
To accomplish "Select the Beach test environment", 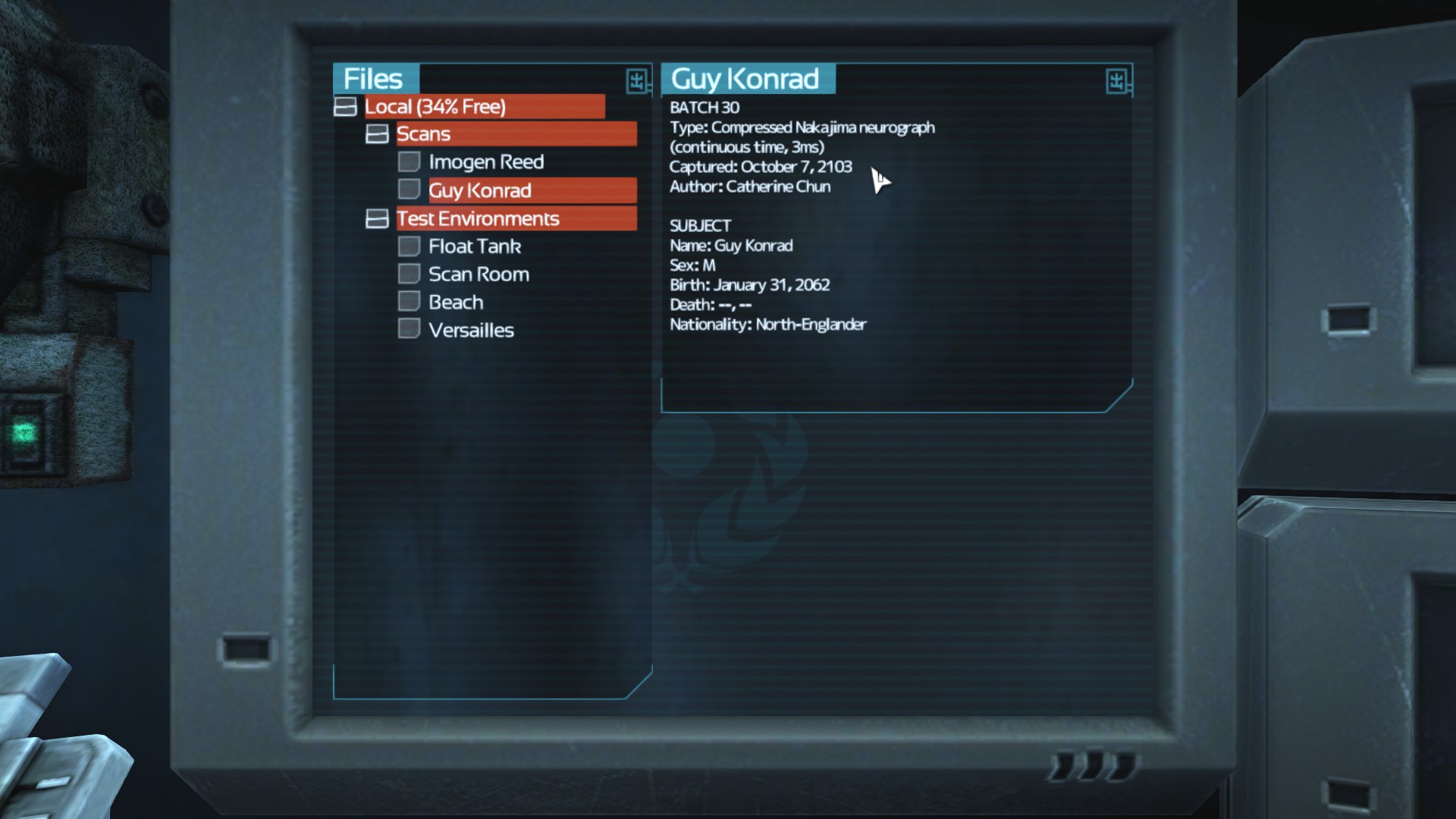I will click(x=455, y=303).
